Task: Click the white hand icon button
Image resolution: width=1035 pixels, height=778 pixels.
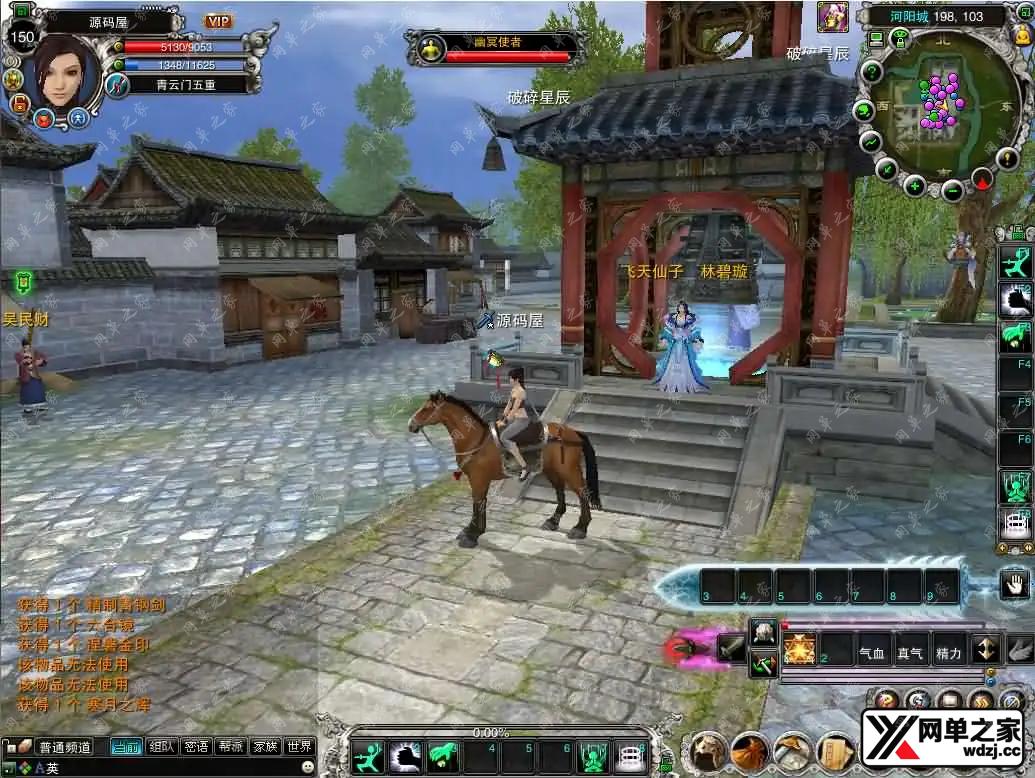Action: (x=1014, y=584)
